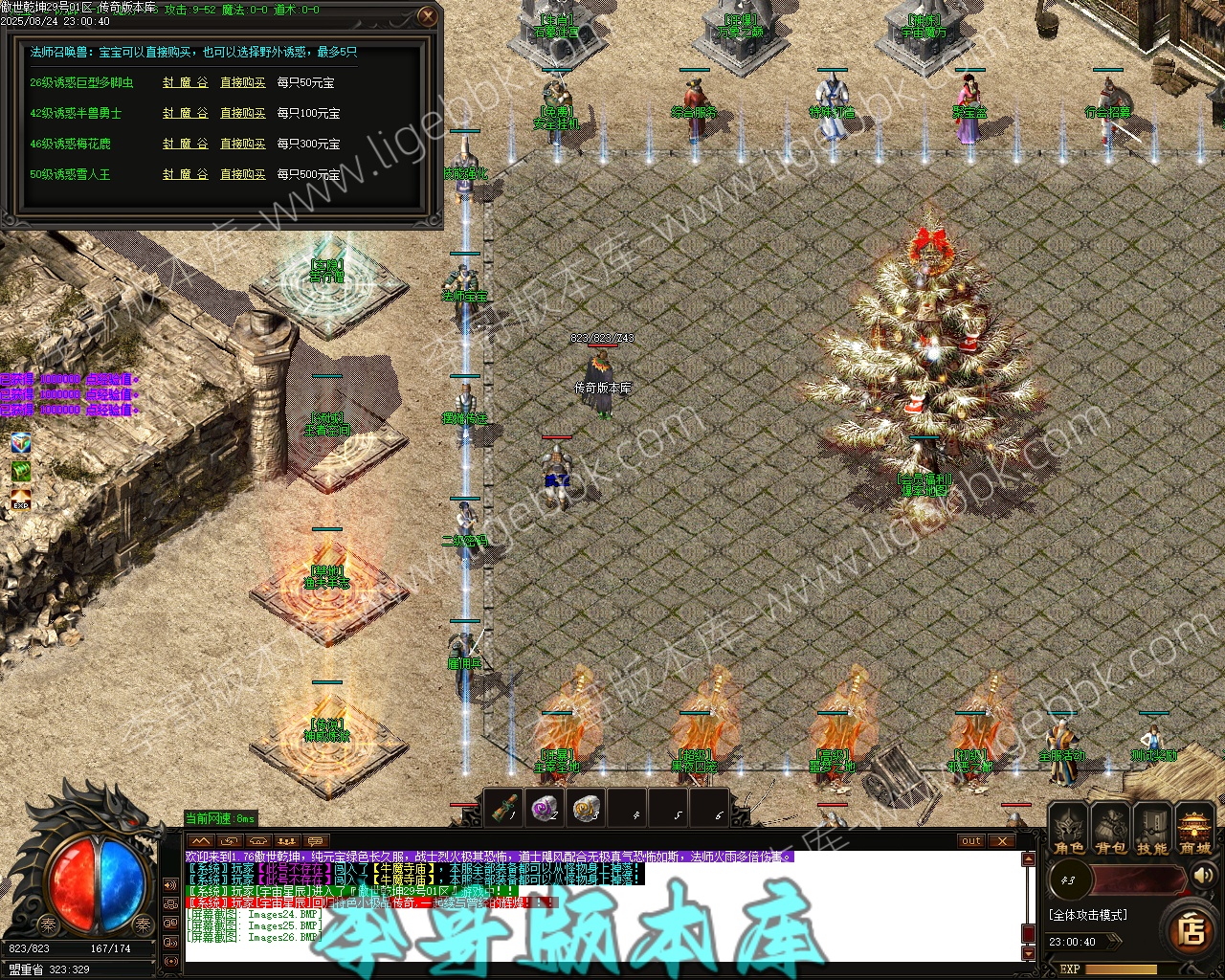
Task: Close the mage summon pet dialog
Action: (x=428, y=16)
